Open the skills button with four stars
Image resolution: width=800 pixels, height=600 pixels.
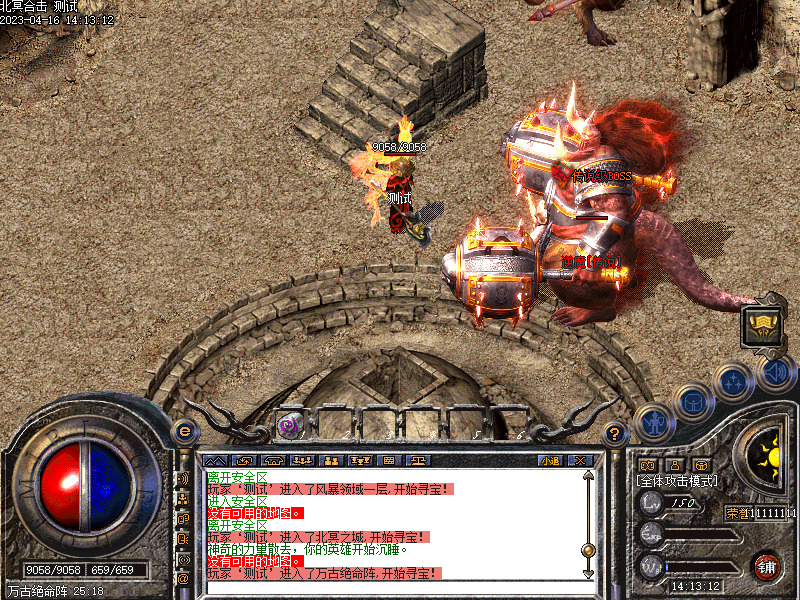(x=734, y=382)
